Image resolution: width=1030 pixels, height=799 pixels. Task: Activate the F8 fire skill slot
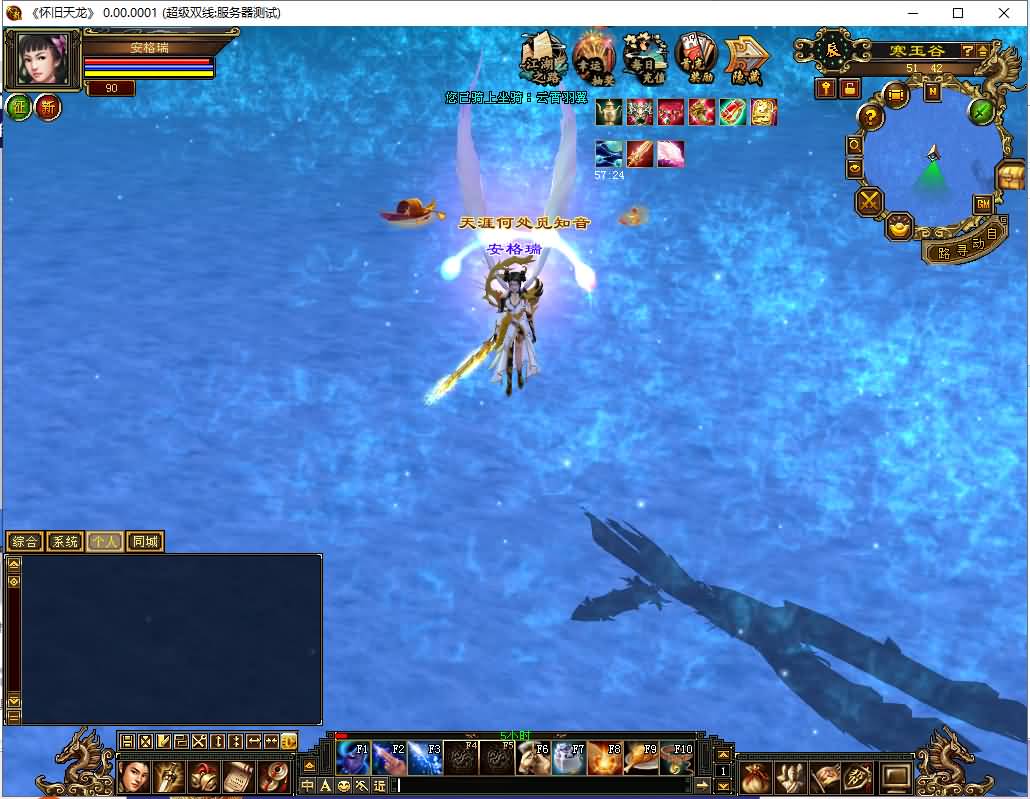click(605, 759)
